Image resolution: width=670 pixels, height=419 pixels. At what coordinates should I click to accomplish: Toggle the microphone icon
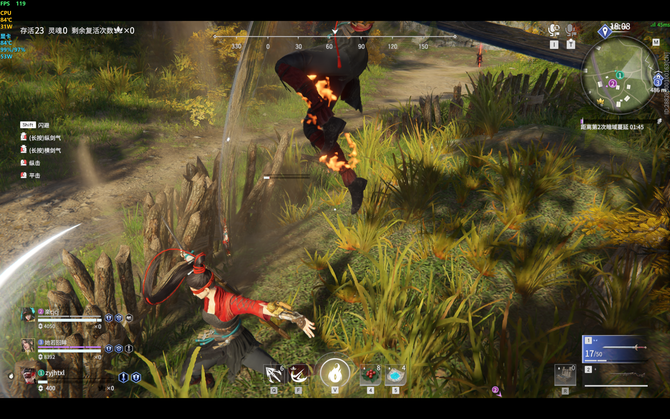(570, 31)
